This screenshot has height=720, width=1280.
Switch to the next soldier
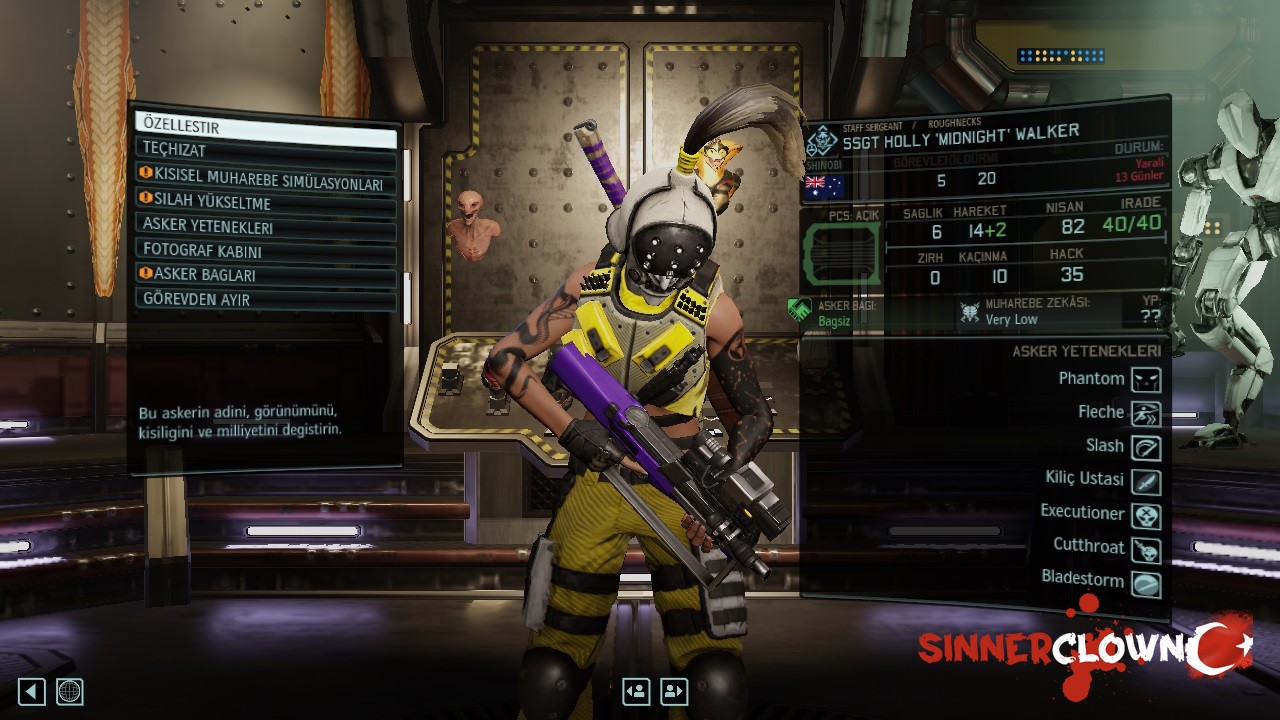pos(674,691)
